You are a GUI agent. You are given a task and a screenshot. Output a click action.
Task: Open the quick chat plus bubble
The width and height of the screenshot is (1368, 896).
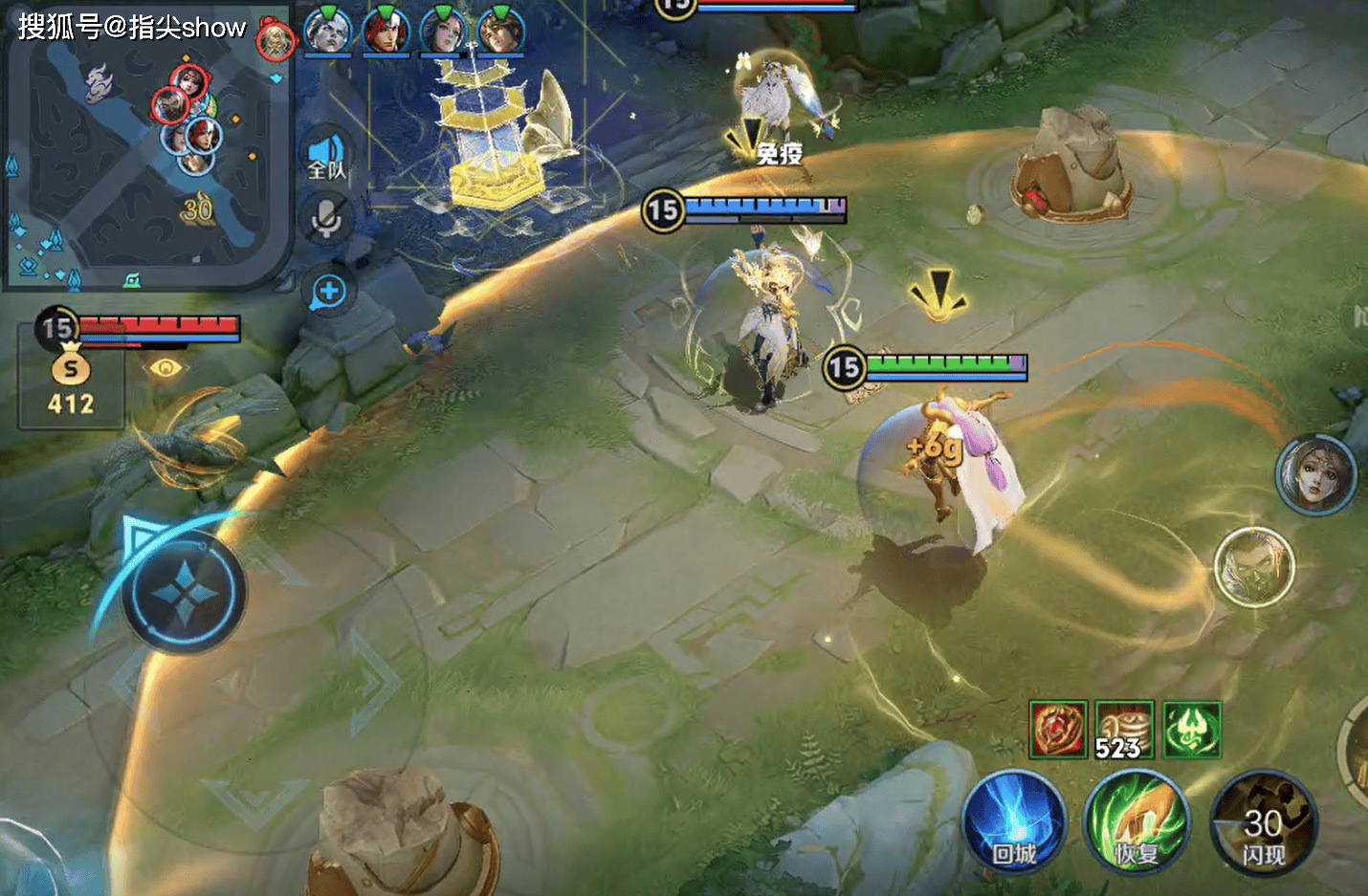(327, 292)
